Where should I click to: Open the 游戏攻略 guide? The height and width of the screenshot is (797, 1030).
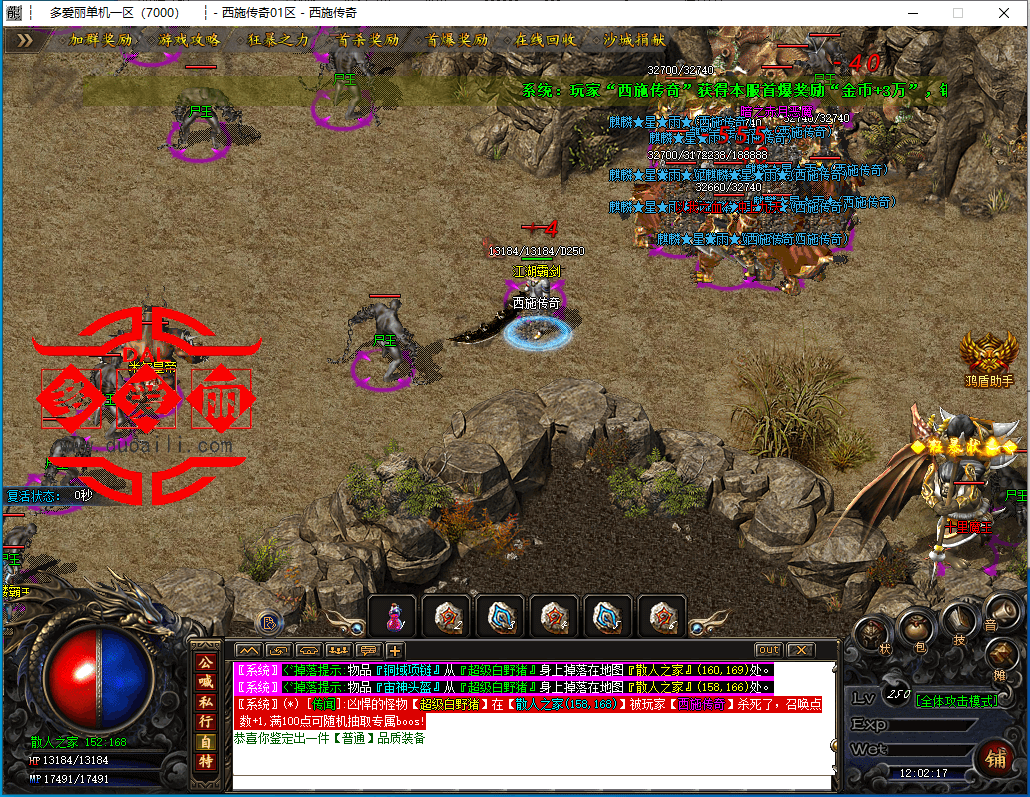[x=189, y=40]
